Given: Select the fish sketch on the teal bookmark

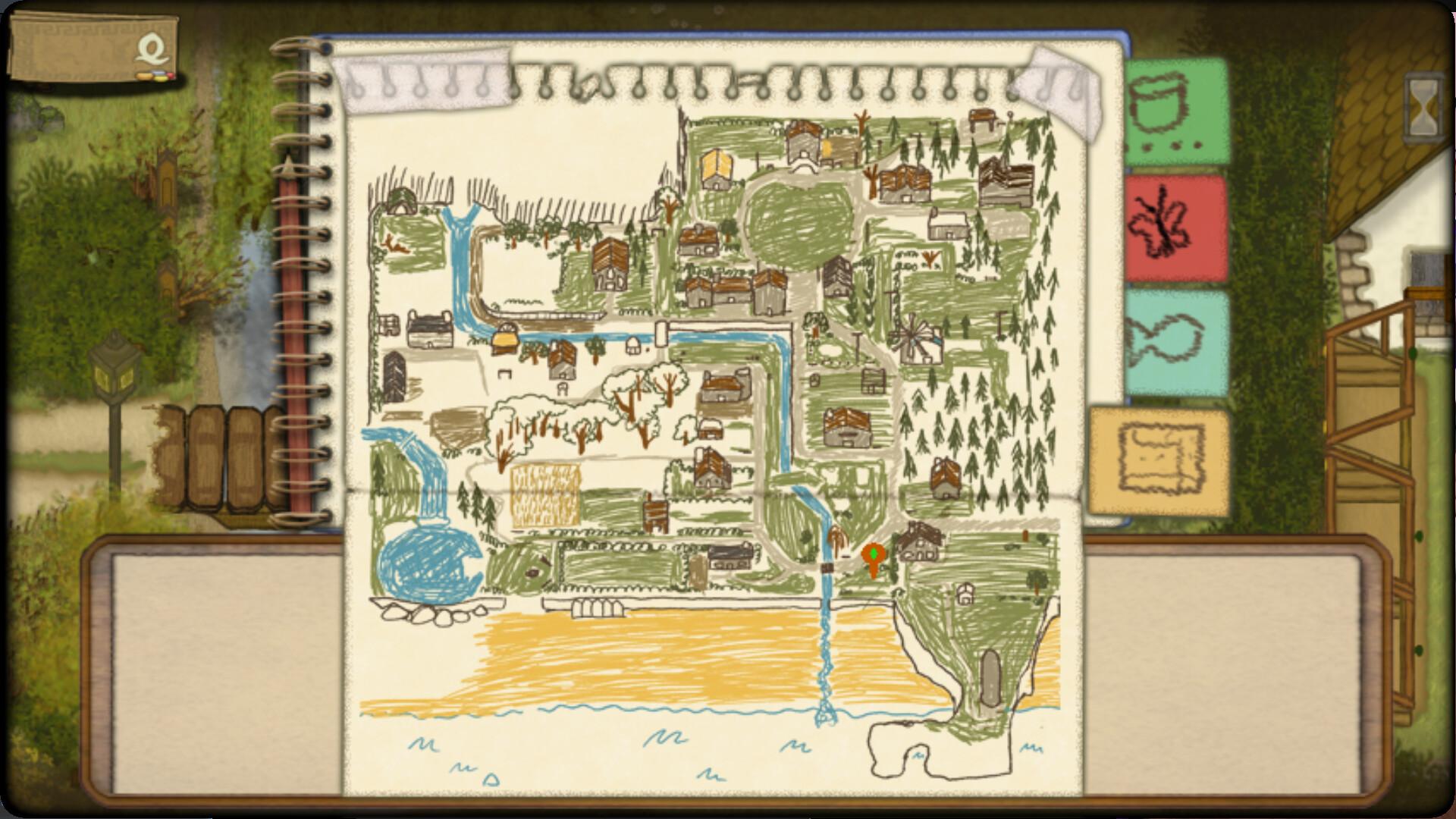Looking at the screenshot, I should pos(1175,341).
